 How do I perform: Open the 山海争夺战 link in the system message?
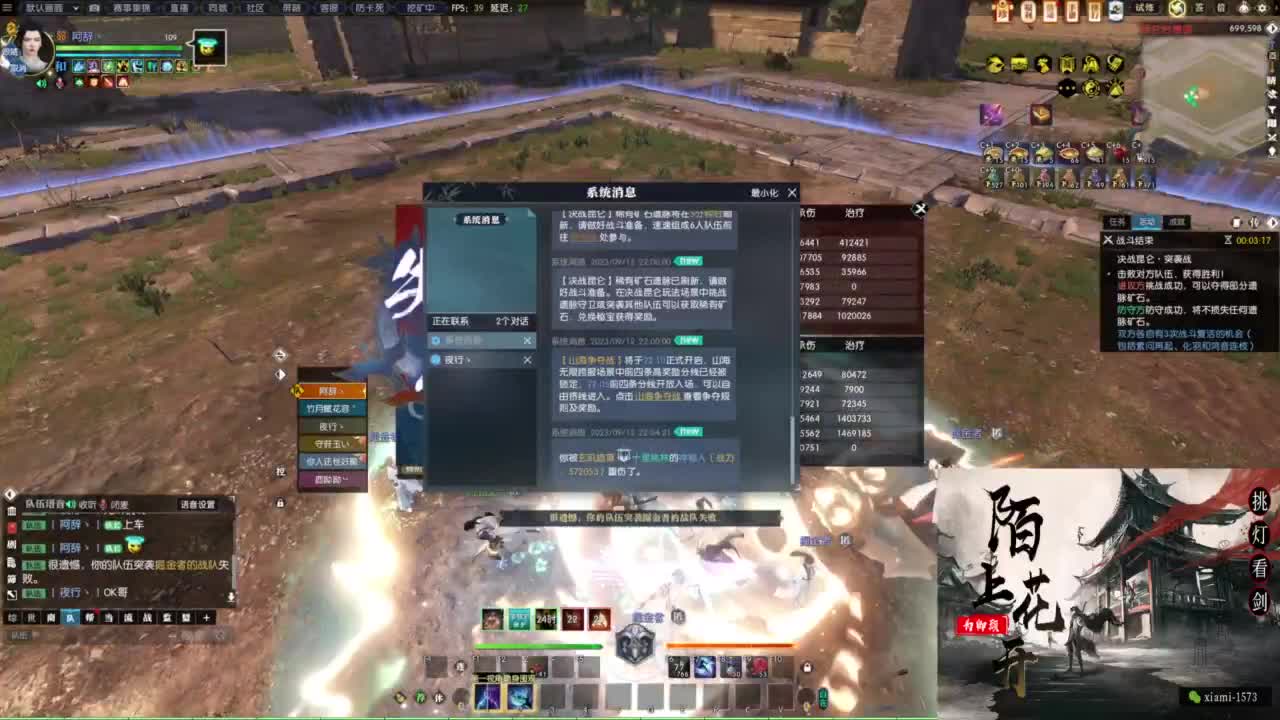657,397
